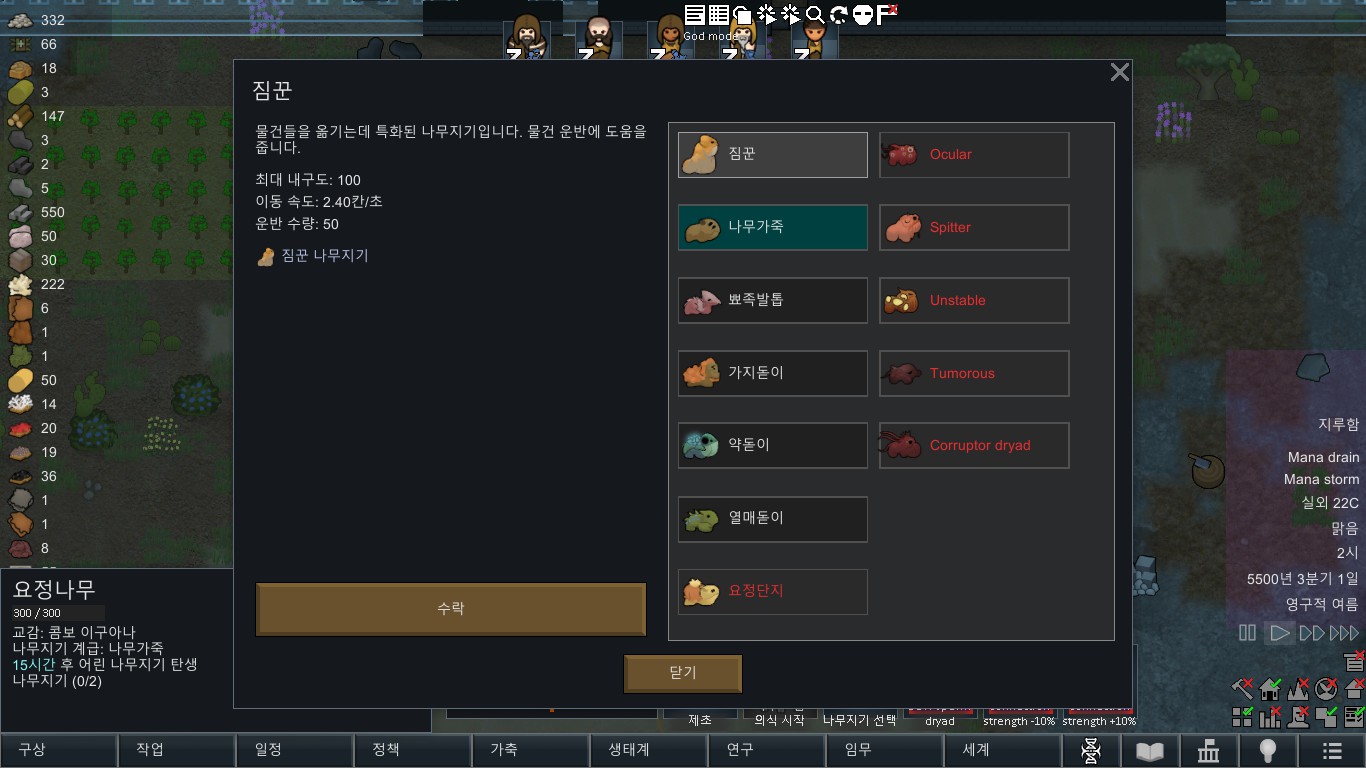Pick the Spitter dryad option
This screenshot has width=1366, height=768.
point(974,227)
